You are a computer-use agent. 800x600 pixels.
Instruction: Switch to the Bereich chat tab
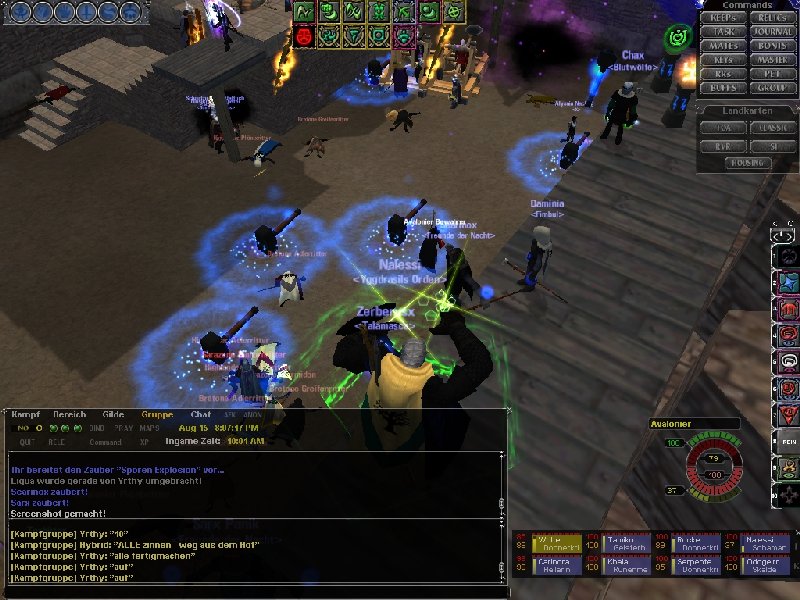point(70,414)
